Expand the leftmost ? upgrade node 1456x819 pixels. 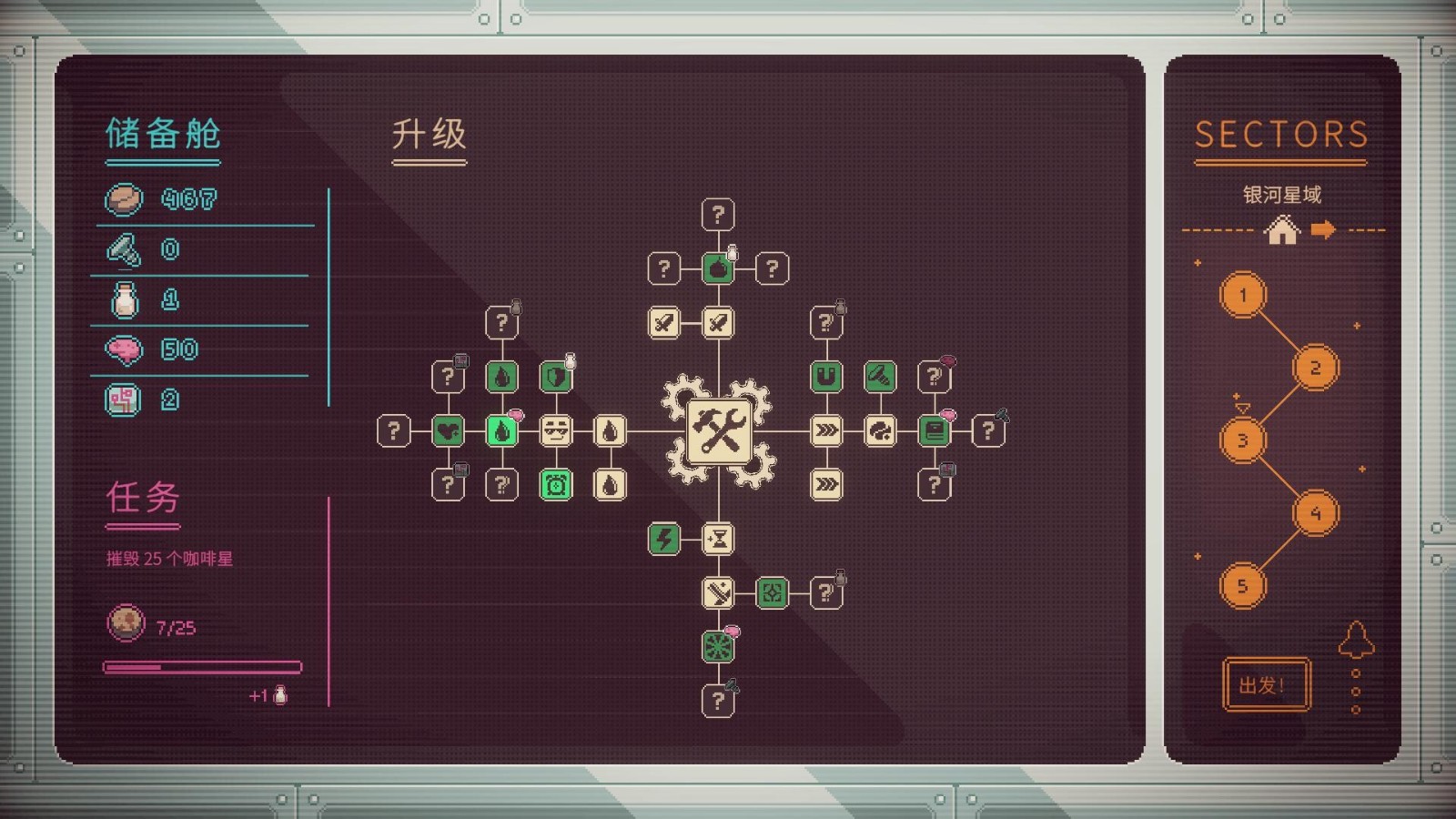tap(395, 430)
